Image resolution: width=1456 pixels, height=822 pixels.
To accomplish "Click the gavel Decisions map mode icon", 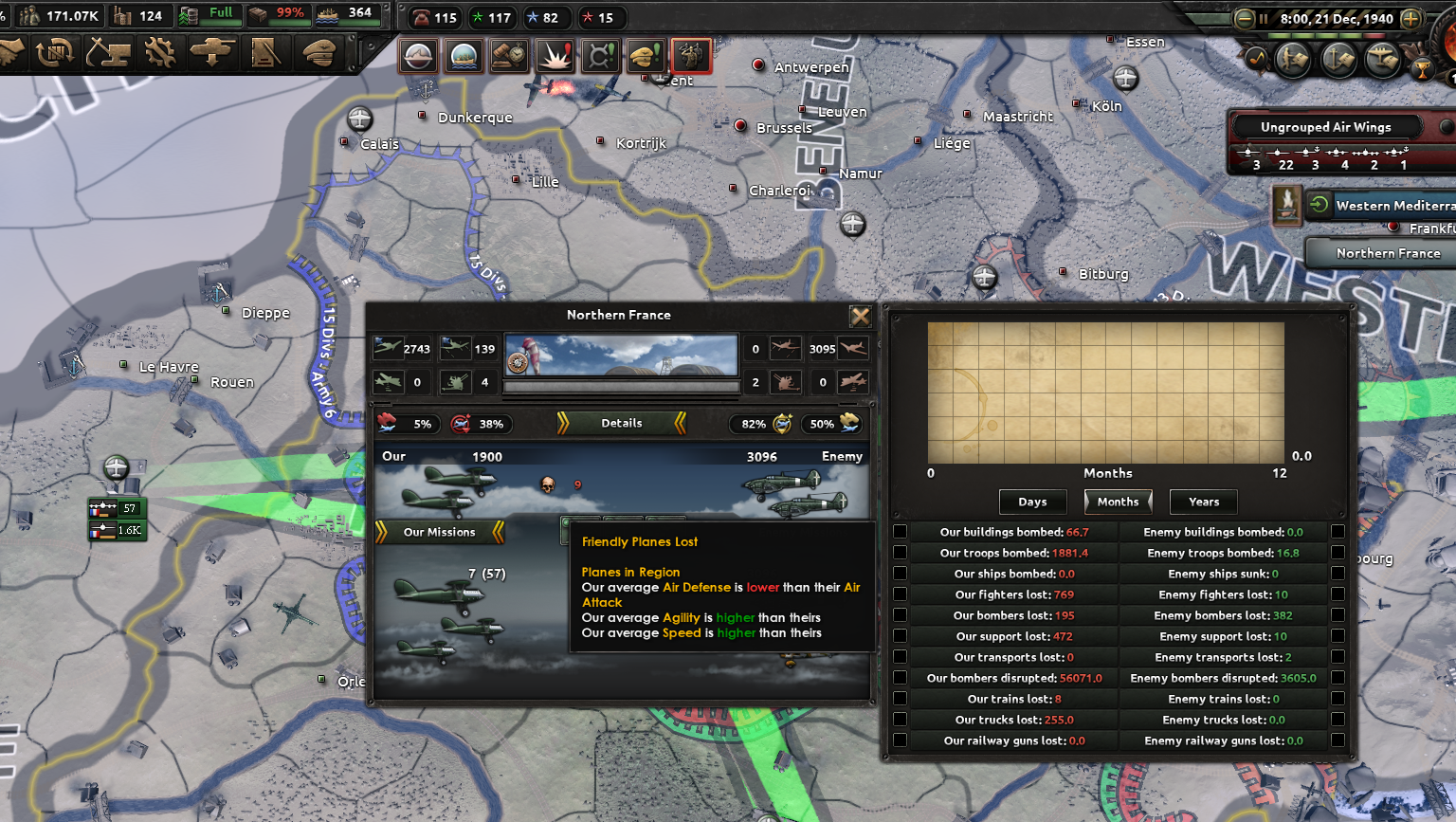I will click(x=509, y=56).
